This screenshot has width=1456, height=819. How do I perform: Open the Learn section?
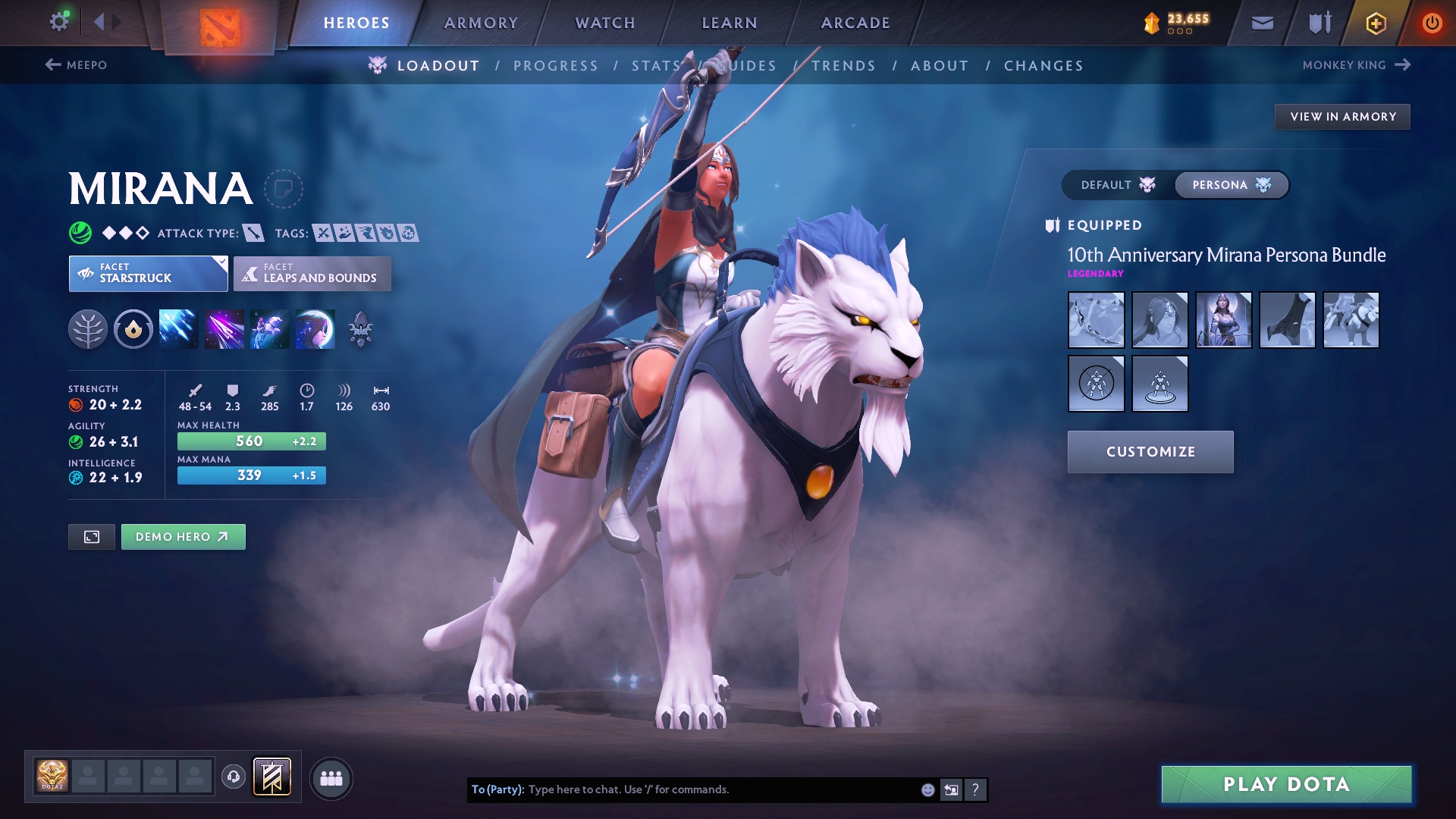pos(730,23)
